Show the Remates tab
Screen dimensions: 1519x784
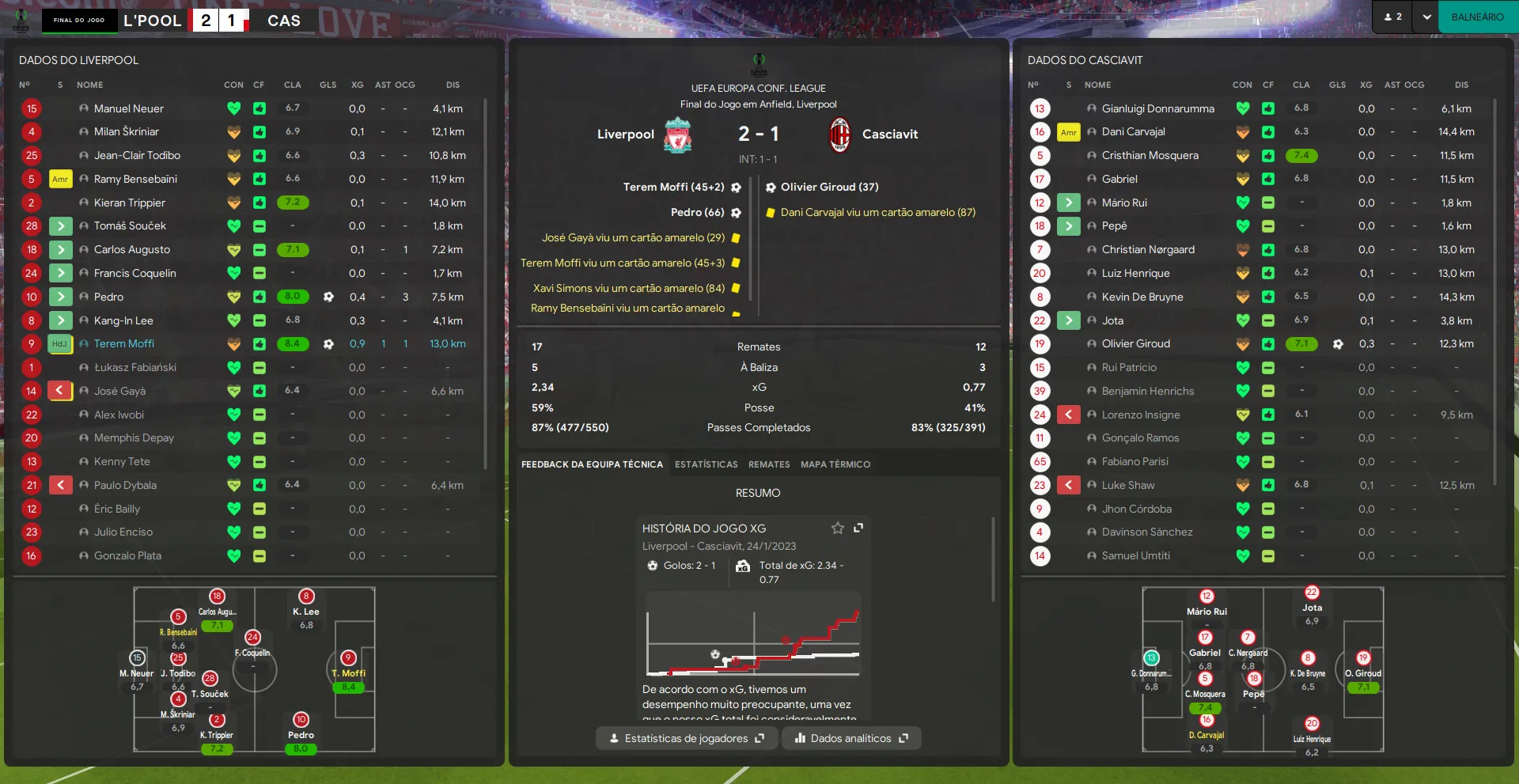[x=769, y=464]
